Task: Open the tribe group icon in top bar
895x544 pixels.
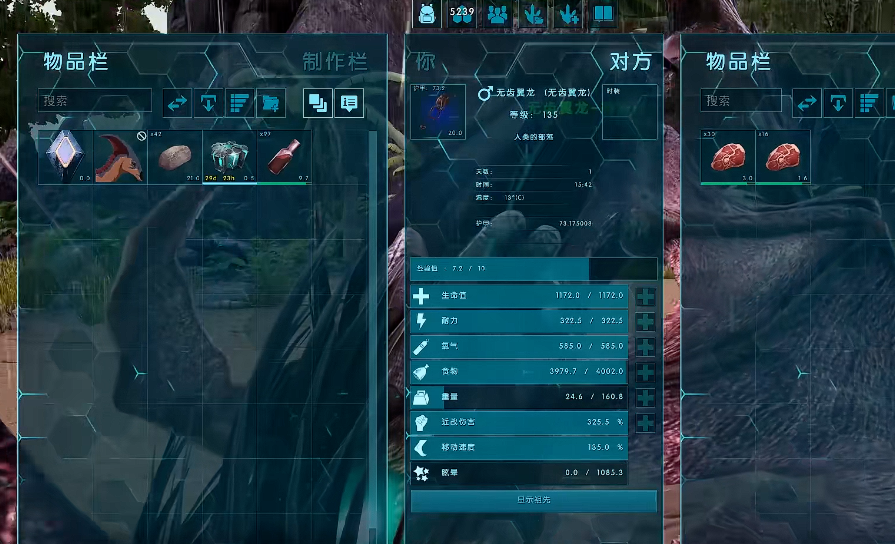Action: [497, 14]
